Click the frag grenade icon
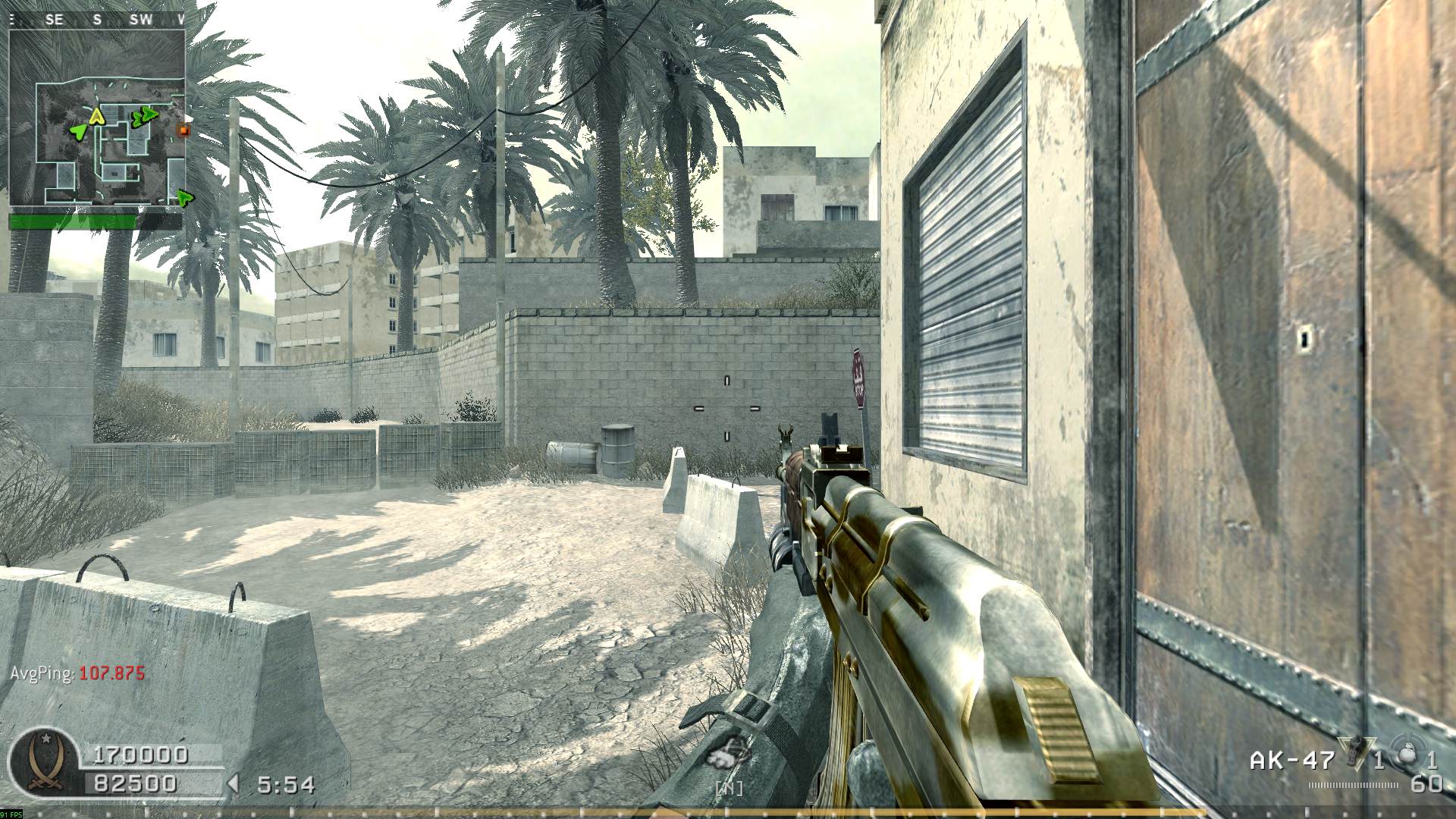The width and height of the screenshot is (1456, 819). [x=1407, y=756]
